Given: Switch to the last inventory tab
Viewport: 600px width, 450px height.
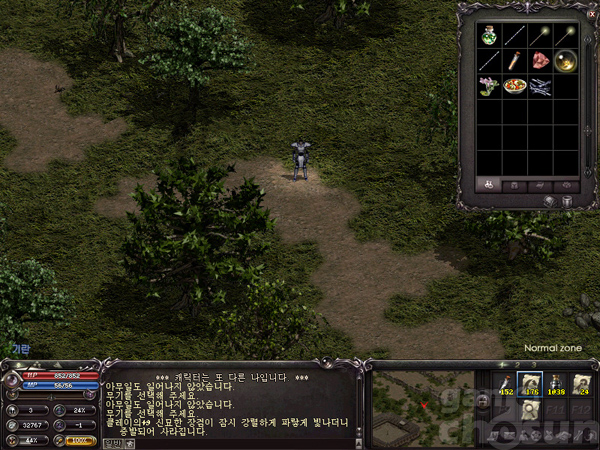Looking at the screenshot, I should pos(567,185).
